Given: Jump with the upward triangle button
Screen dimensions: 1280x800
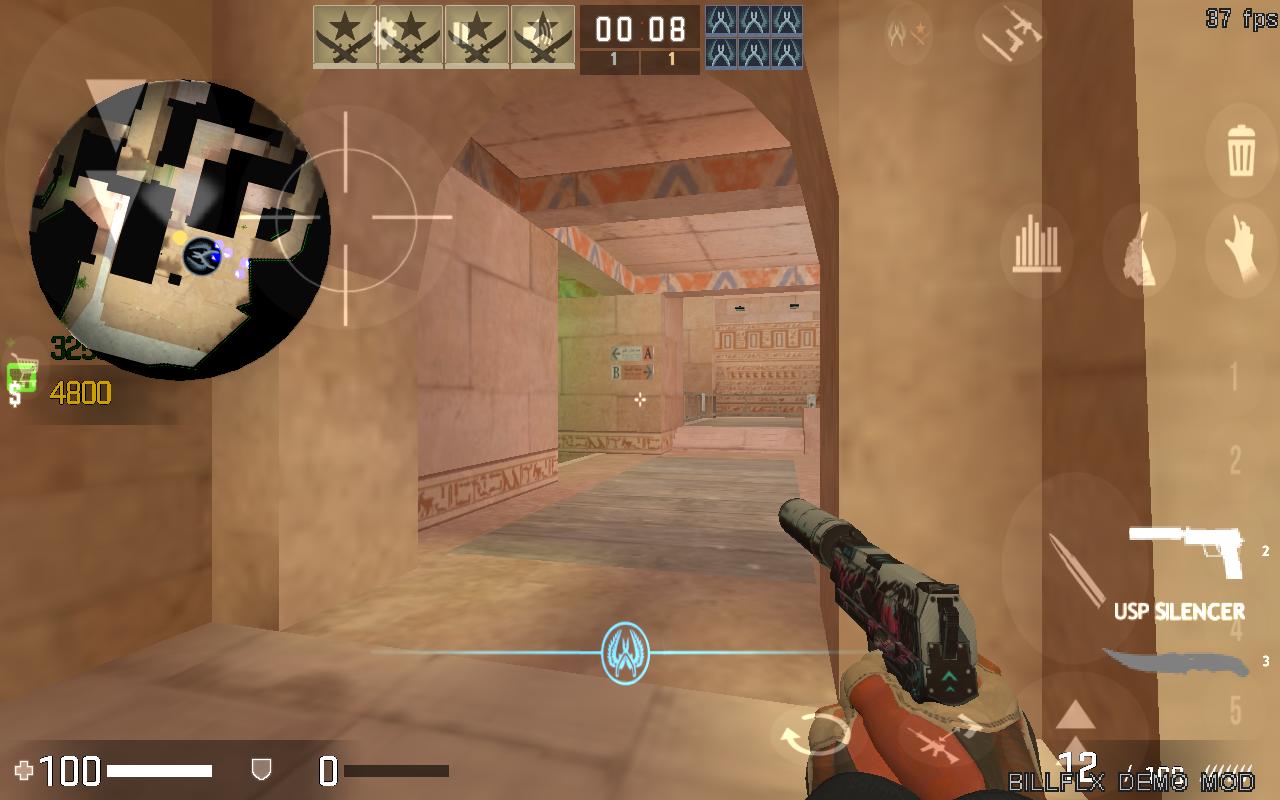Looking at the screenshot, I should (1075, 715).
